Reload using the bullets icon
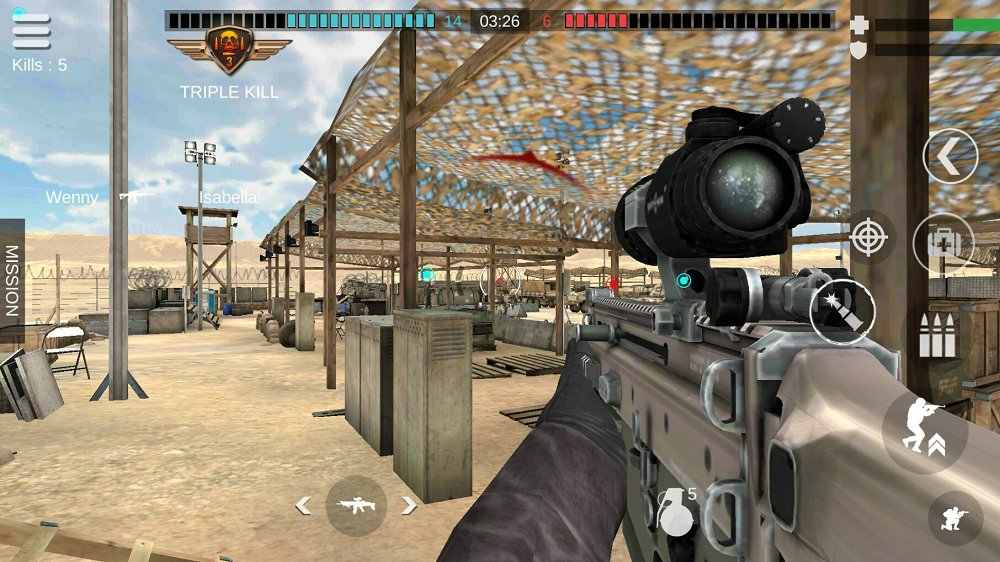The image size is (1000, 562). coord(937,336)
